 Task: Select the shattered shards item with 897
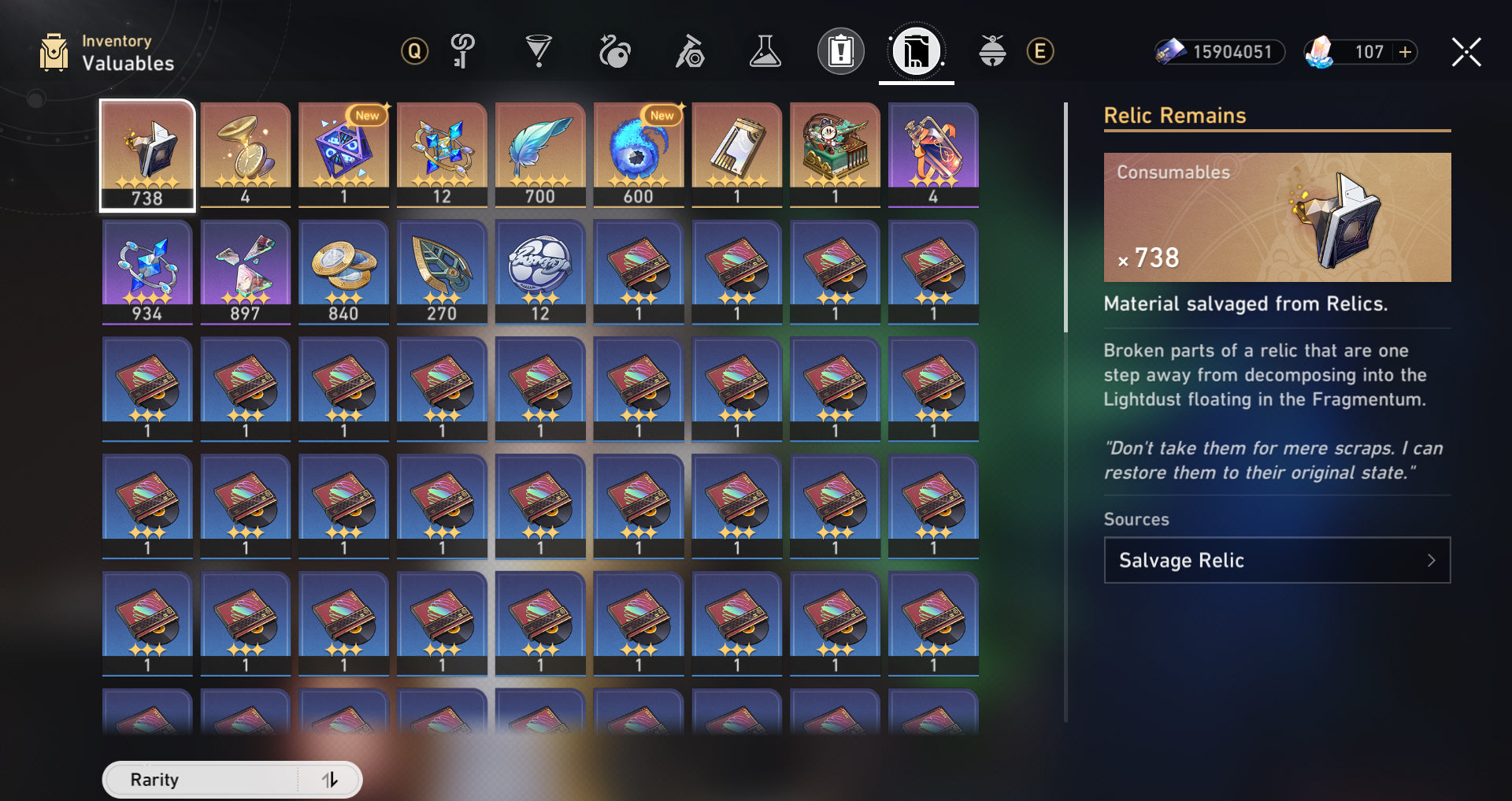[x=245, y=272]
